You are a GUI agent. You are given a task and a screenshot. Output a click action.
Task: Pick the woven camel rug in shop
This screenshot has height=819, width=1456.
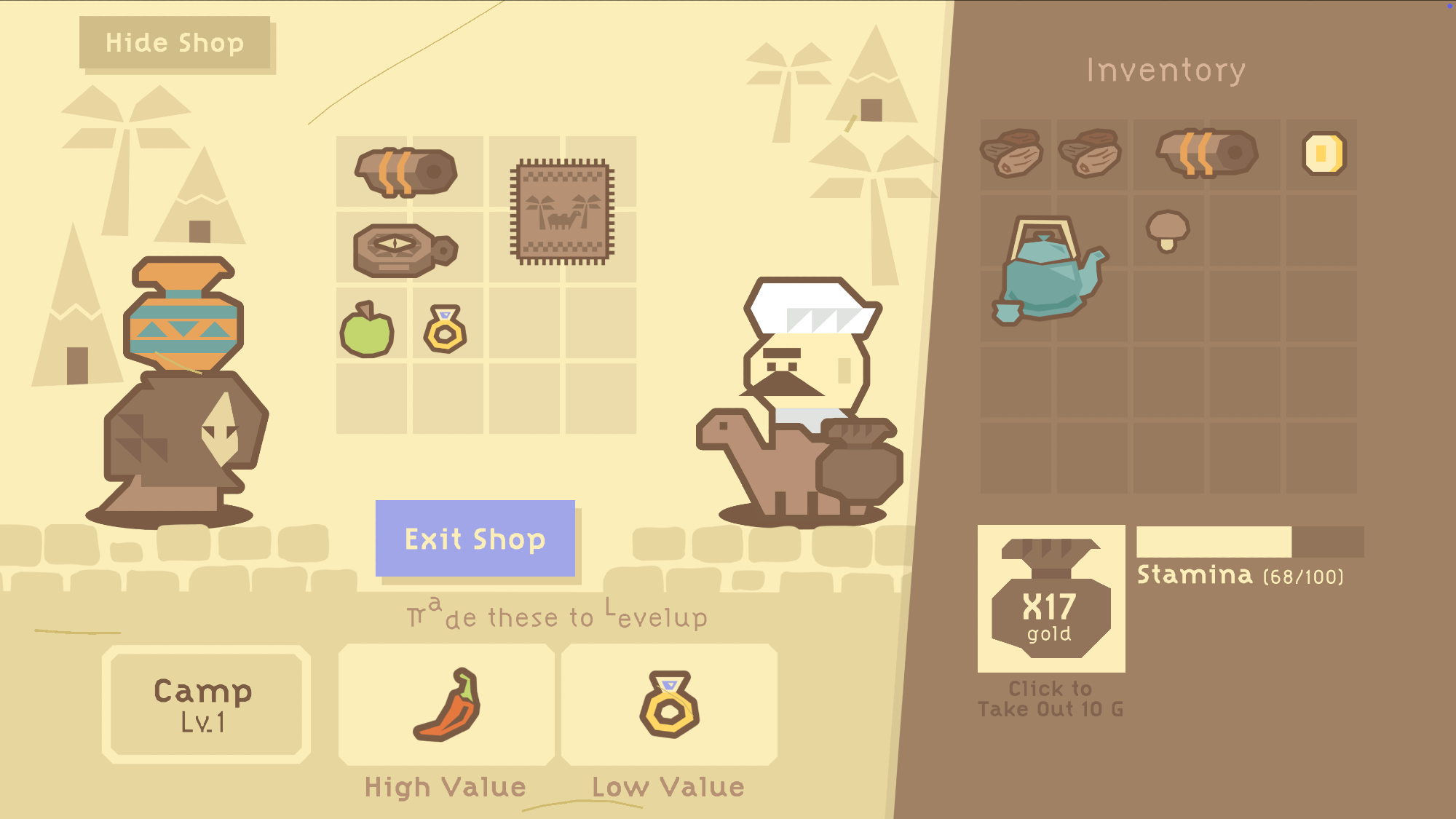pyautogui.click(x=562, y=212)
